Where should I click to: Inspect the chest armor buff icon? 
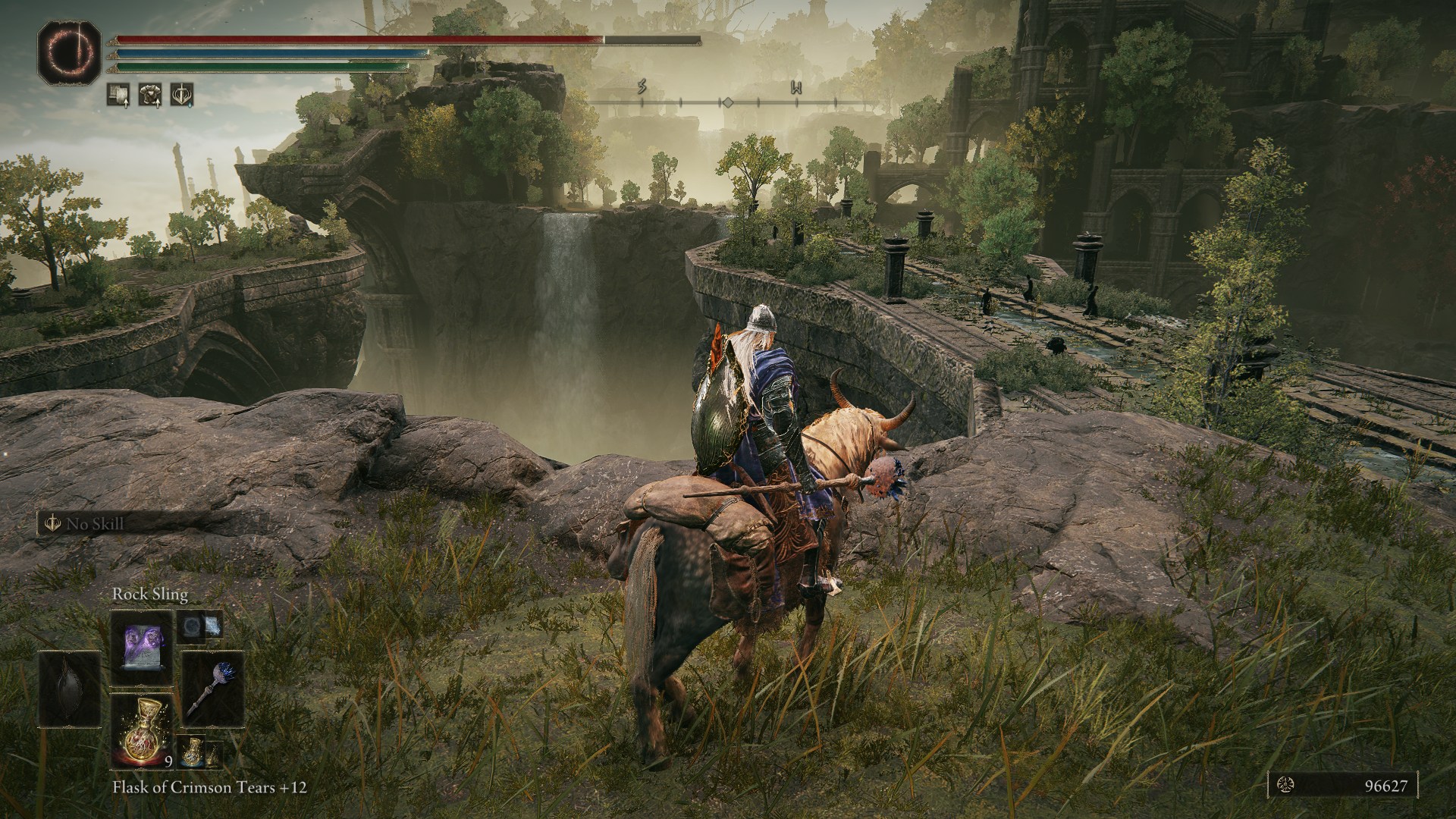(x=150, y=94)
